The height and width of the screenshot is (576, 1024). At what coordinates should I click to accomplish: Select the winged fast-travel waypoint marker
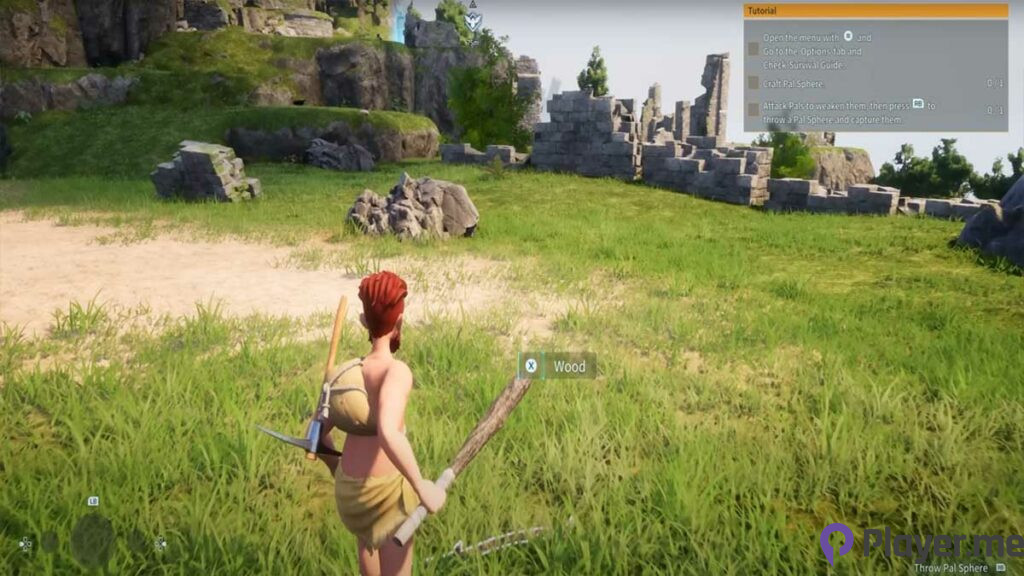474,17
